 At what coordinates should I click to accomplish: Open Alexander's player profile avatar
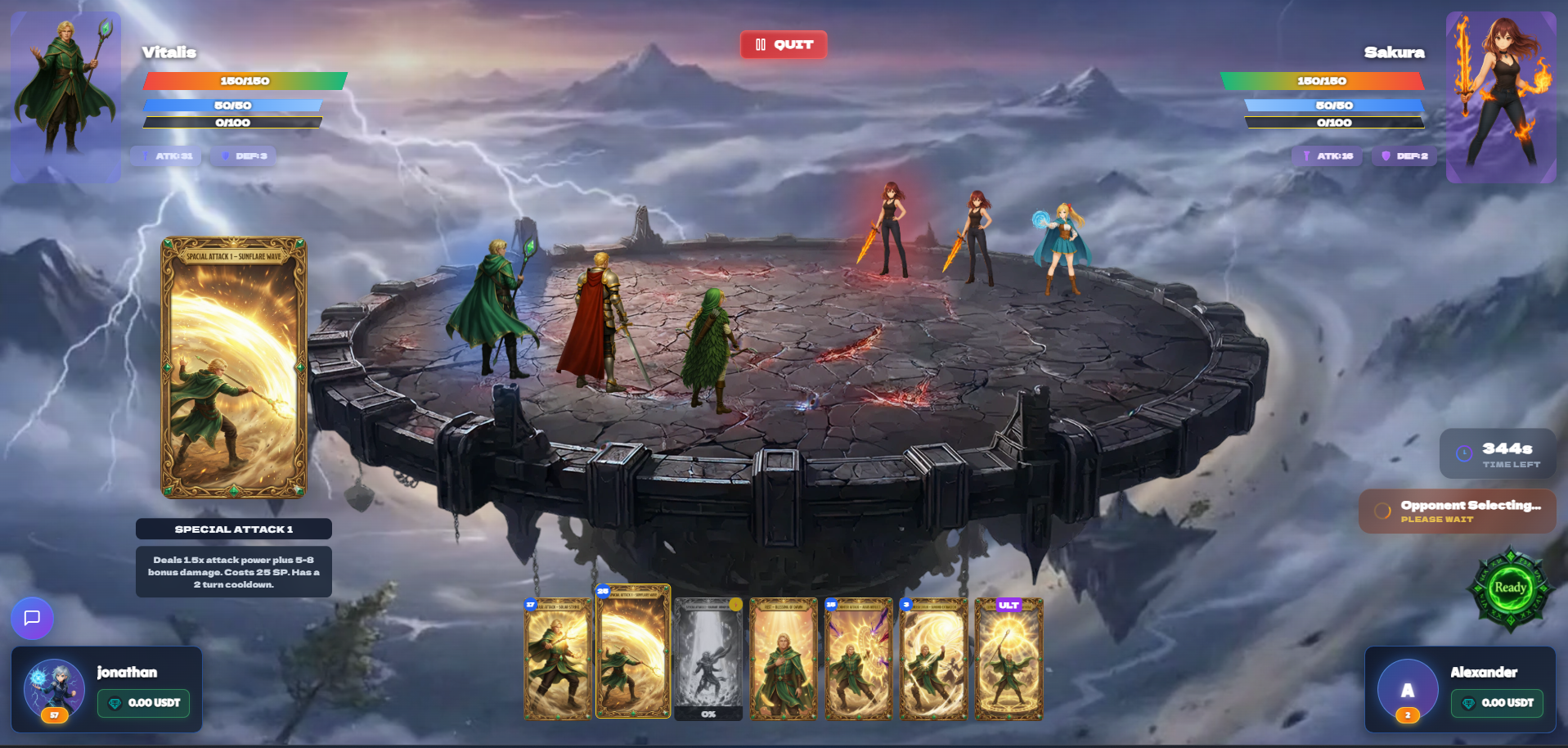[1407, 690]
